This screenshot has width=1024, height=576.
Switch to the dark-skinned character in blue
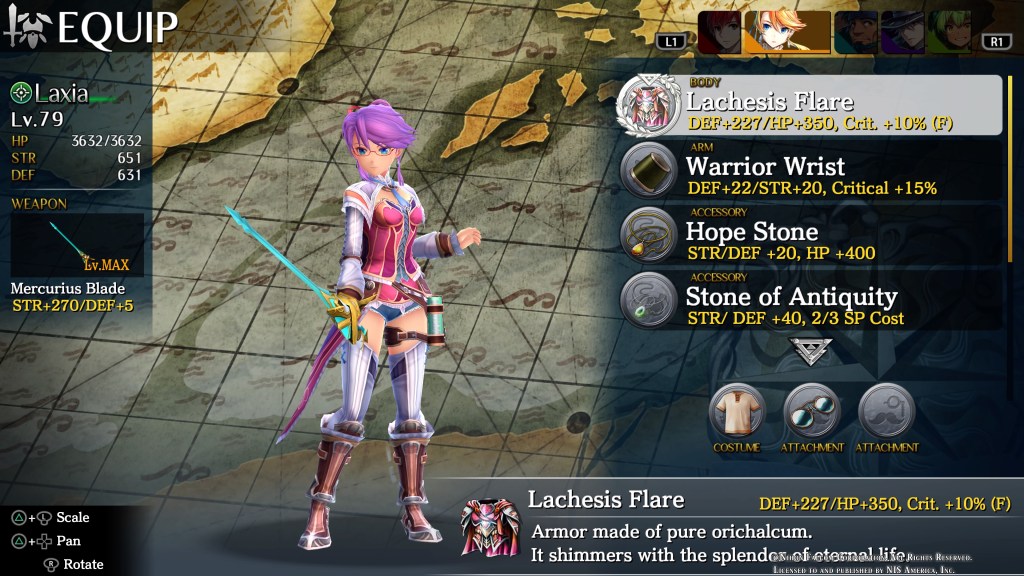(x=856, y=32)
